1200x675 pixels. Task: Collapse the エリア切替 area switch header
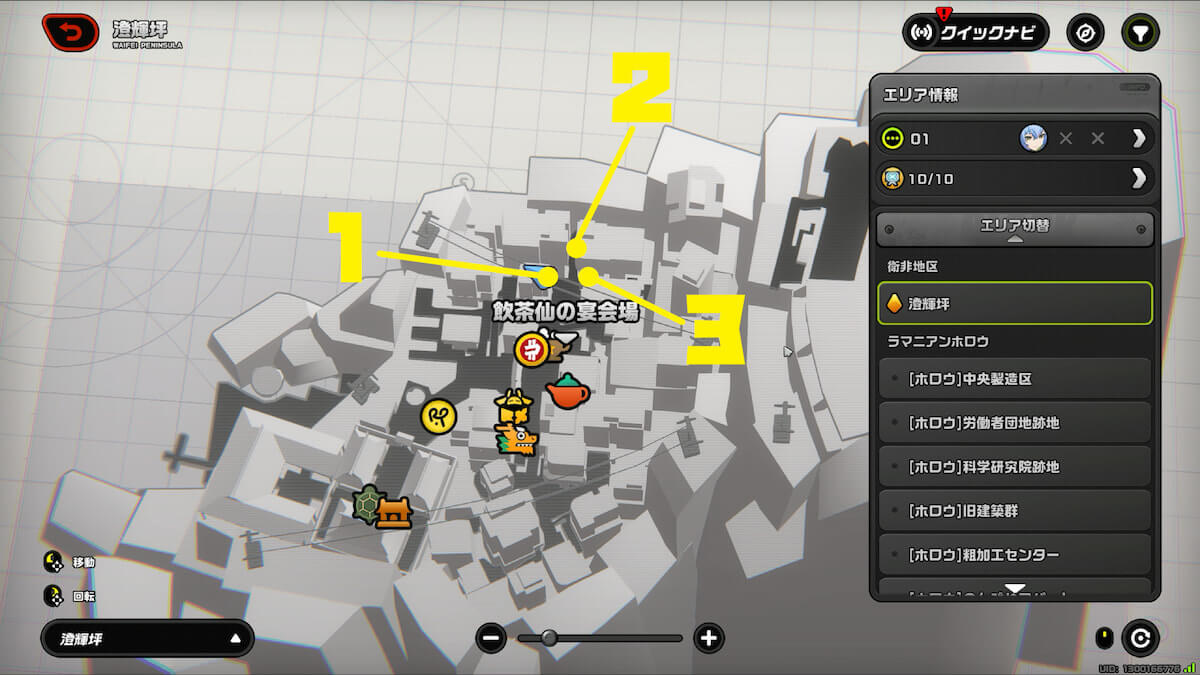[x=1014, y=228]
